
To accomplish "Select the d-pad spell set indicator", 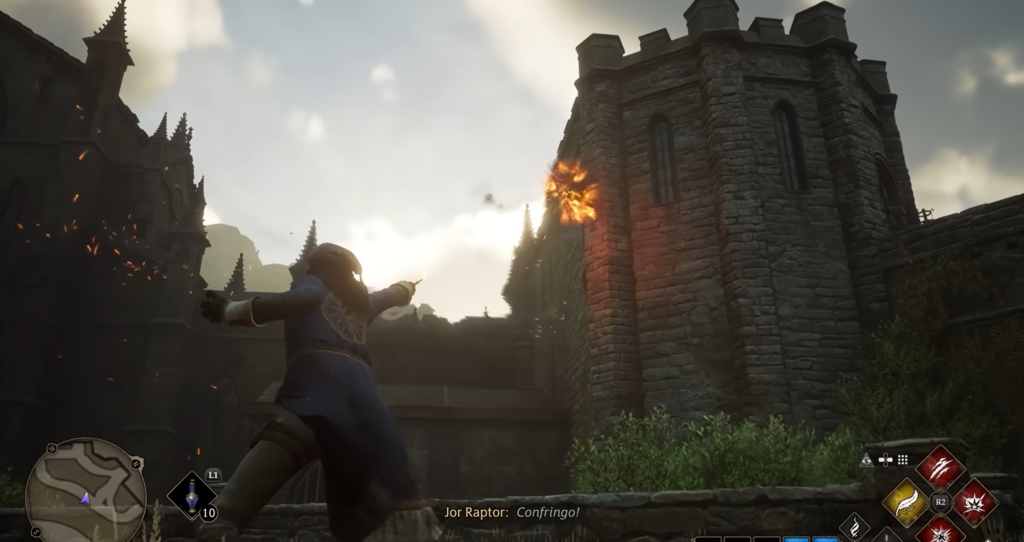I will [884, 460].
